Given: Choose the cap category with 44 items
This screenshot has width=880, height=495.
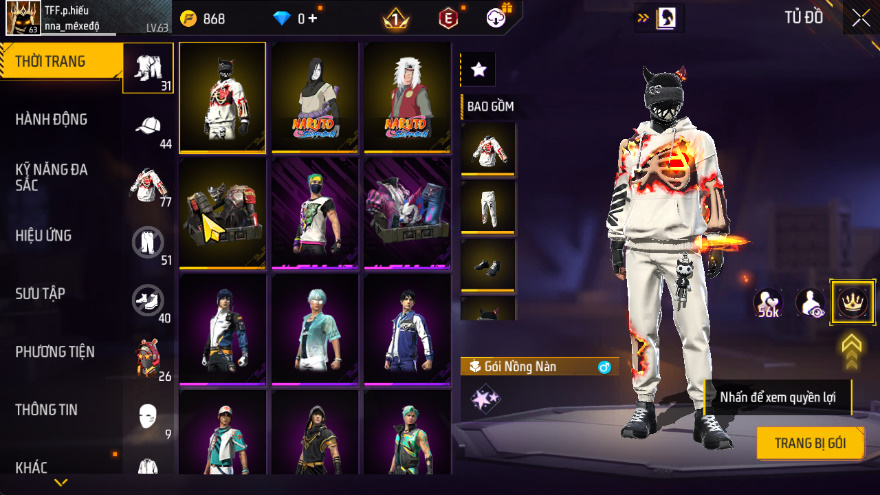Looking at the screenshot, I should pyautogui.click(x=148, y=127).
